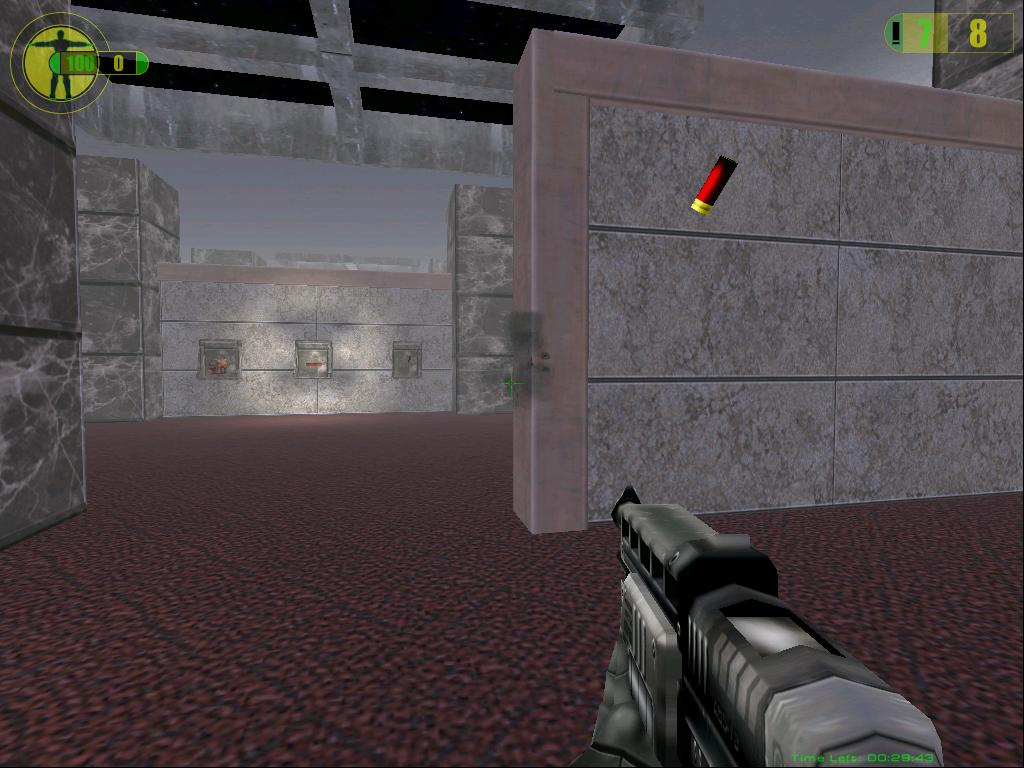Click the exclamation mark ammo indicator icon
The image size is (1024, 768).
click(x=896, y=34)
